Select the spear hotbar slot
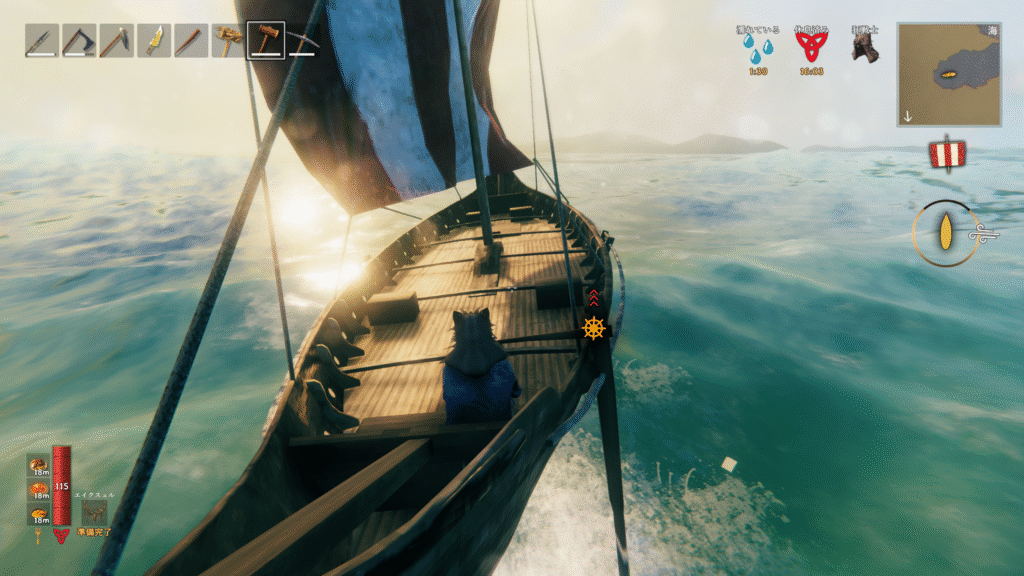The image size is (1024, 576). click(x=42, y=40)
